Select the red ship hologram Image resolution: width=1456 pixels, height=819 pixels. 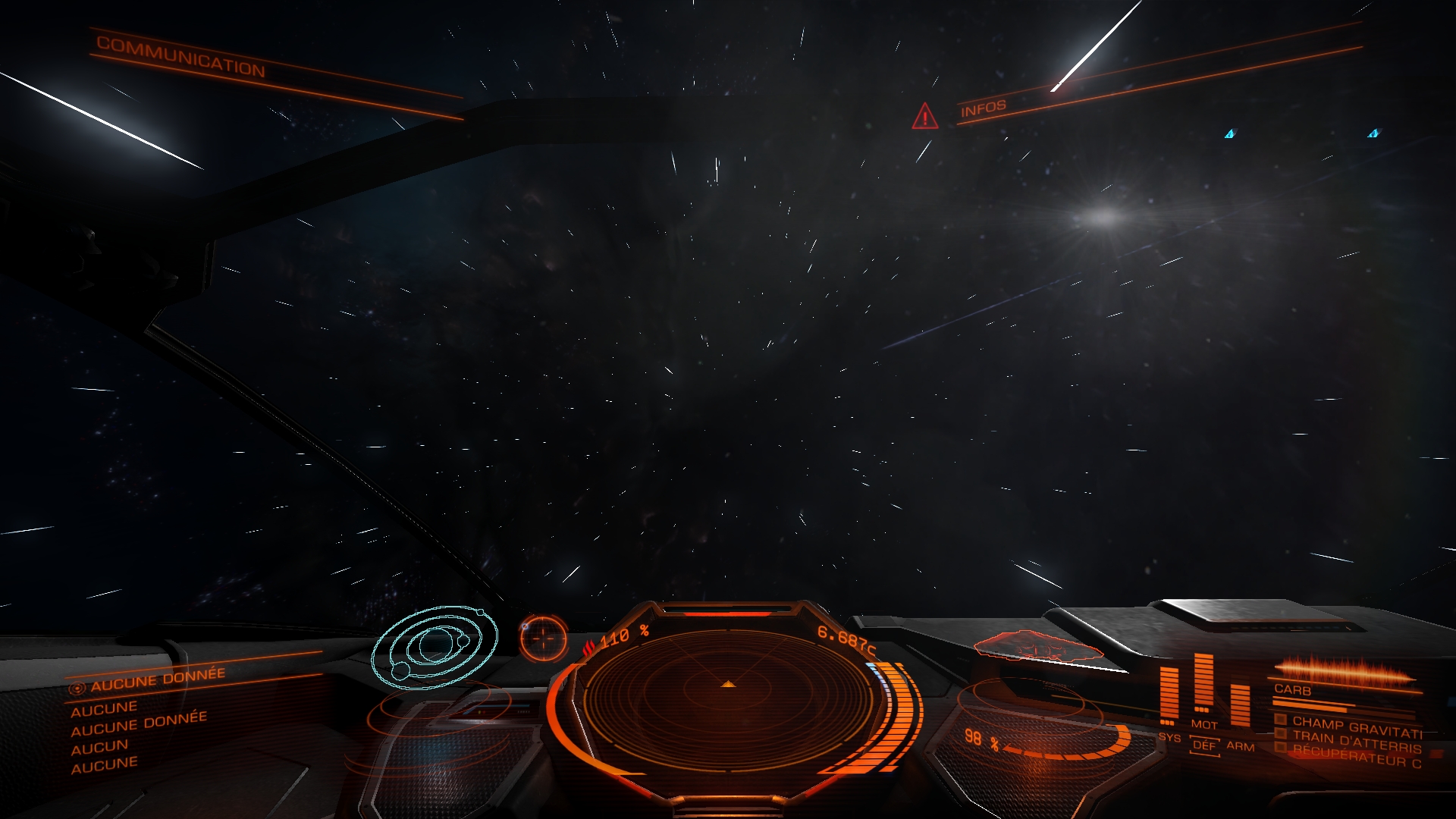tap(1036, 649)
